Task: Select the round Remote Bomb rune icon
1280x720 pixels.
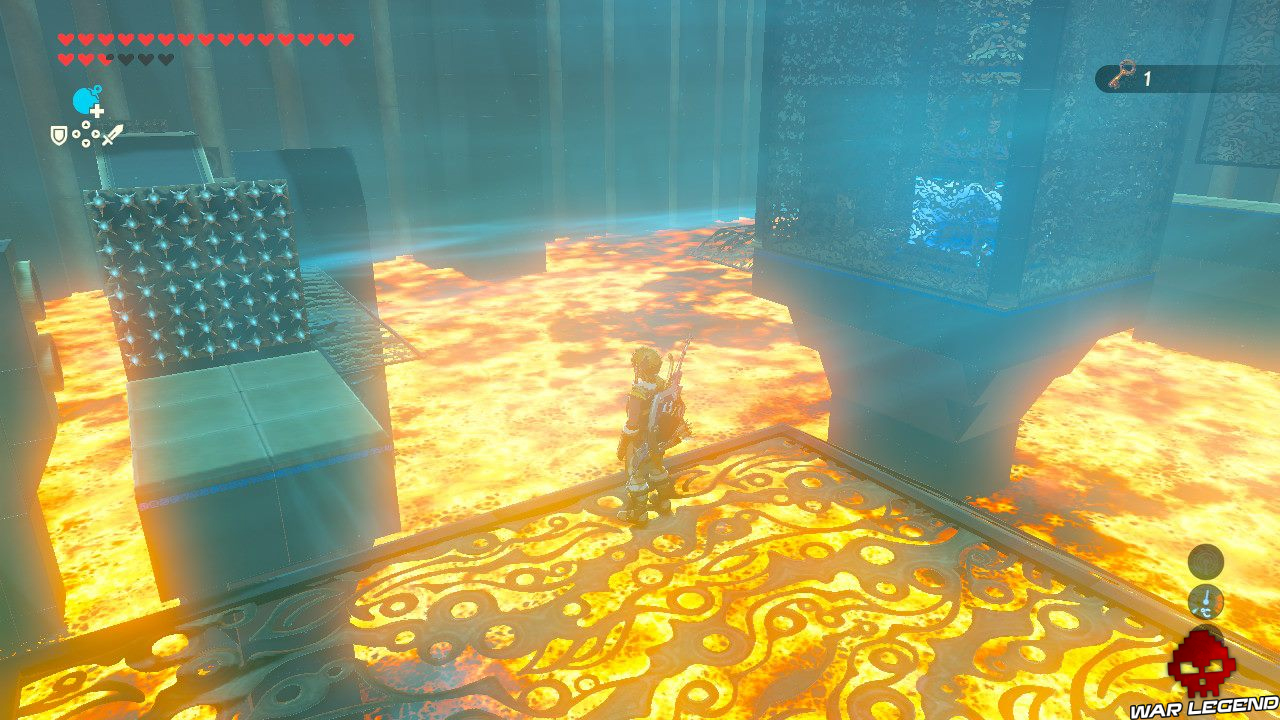Action: point(83,102)
